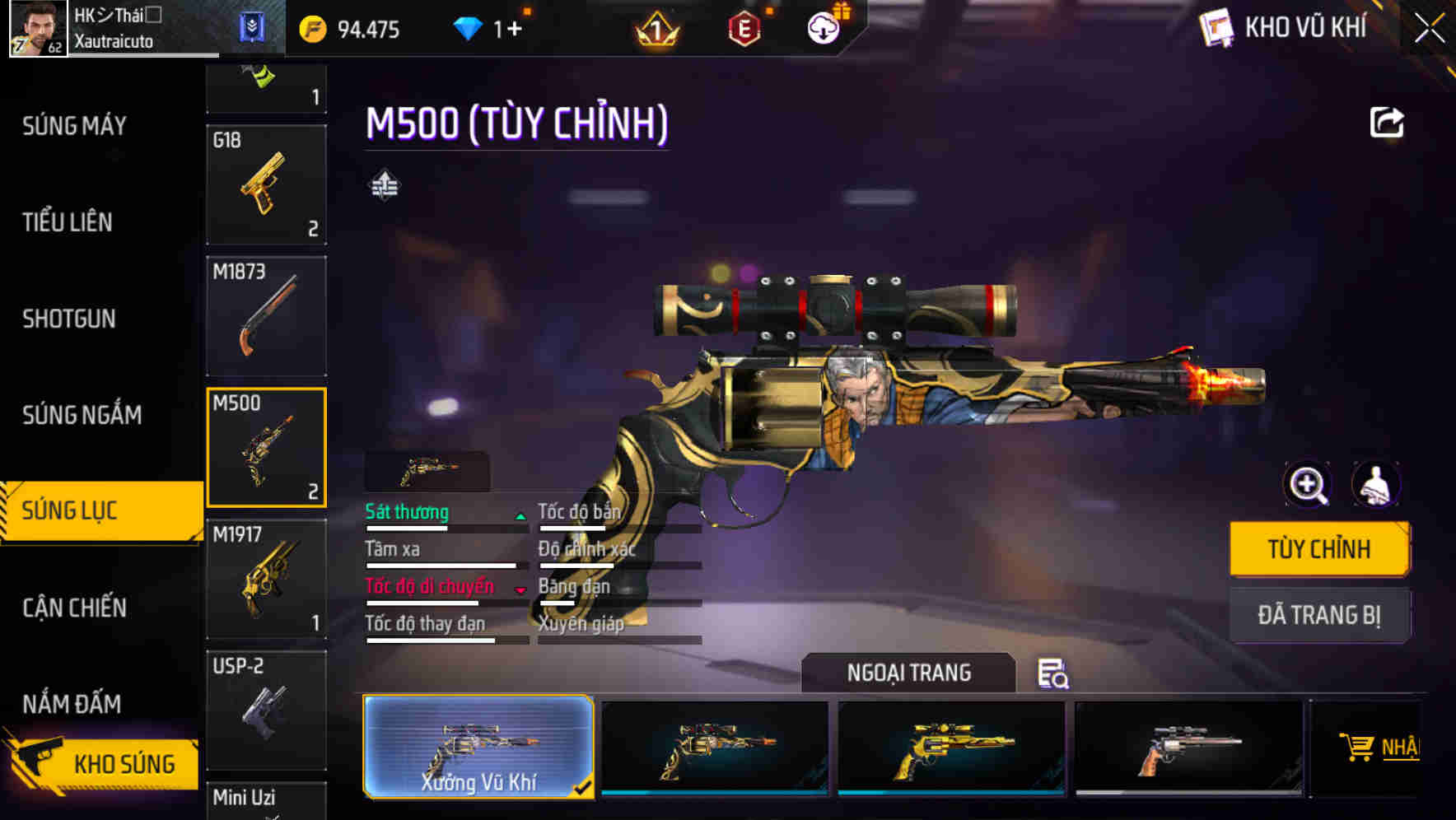Viewport: 1456px width, 820px height.
Task: Click the blue pass badge next to username
Action: 253,27
